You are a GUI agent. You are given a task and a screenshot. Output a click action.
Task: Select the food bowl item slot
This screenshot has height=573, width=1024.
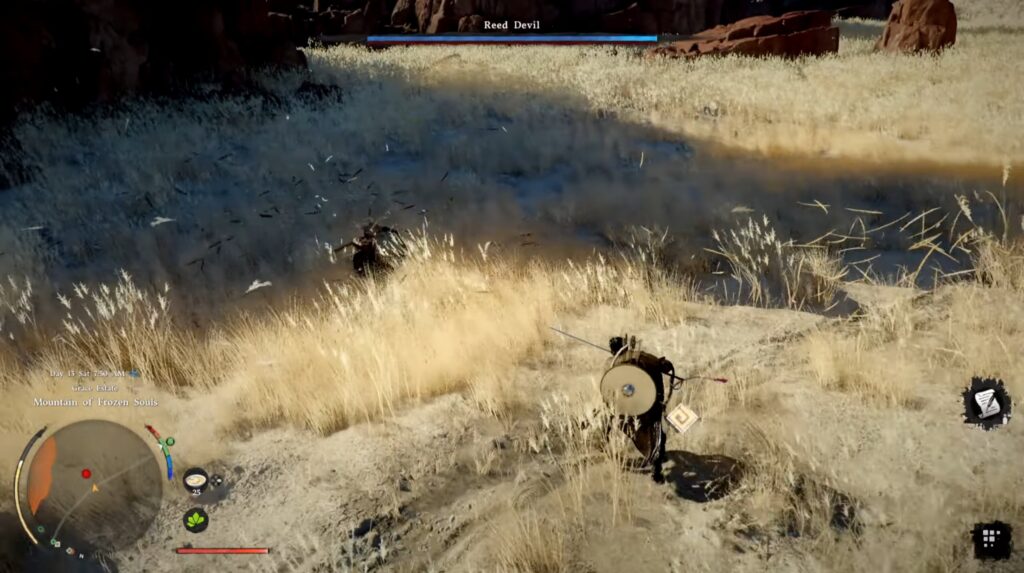tap(196, 480)
